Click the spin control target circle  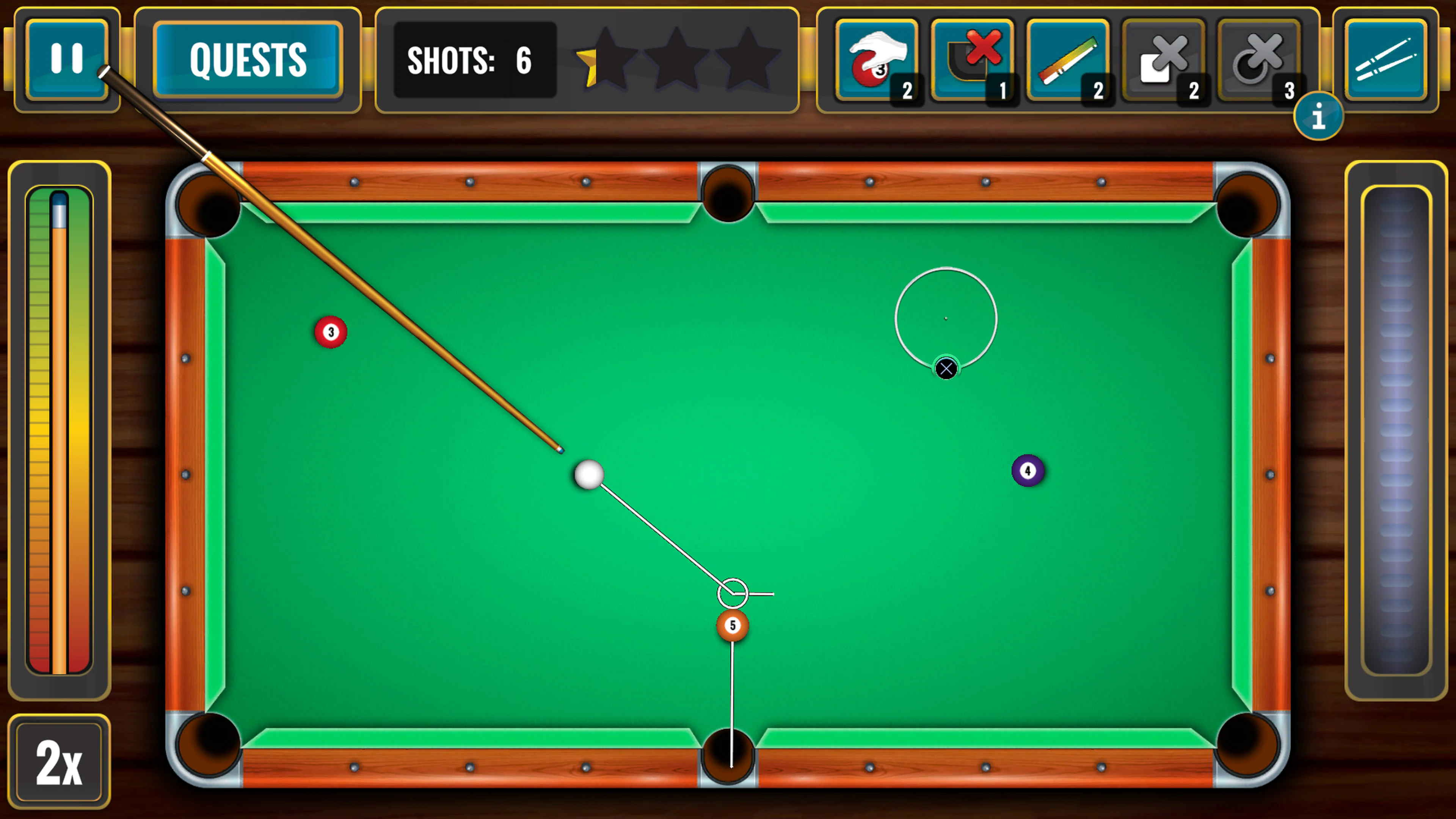point(946,369)
